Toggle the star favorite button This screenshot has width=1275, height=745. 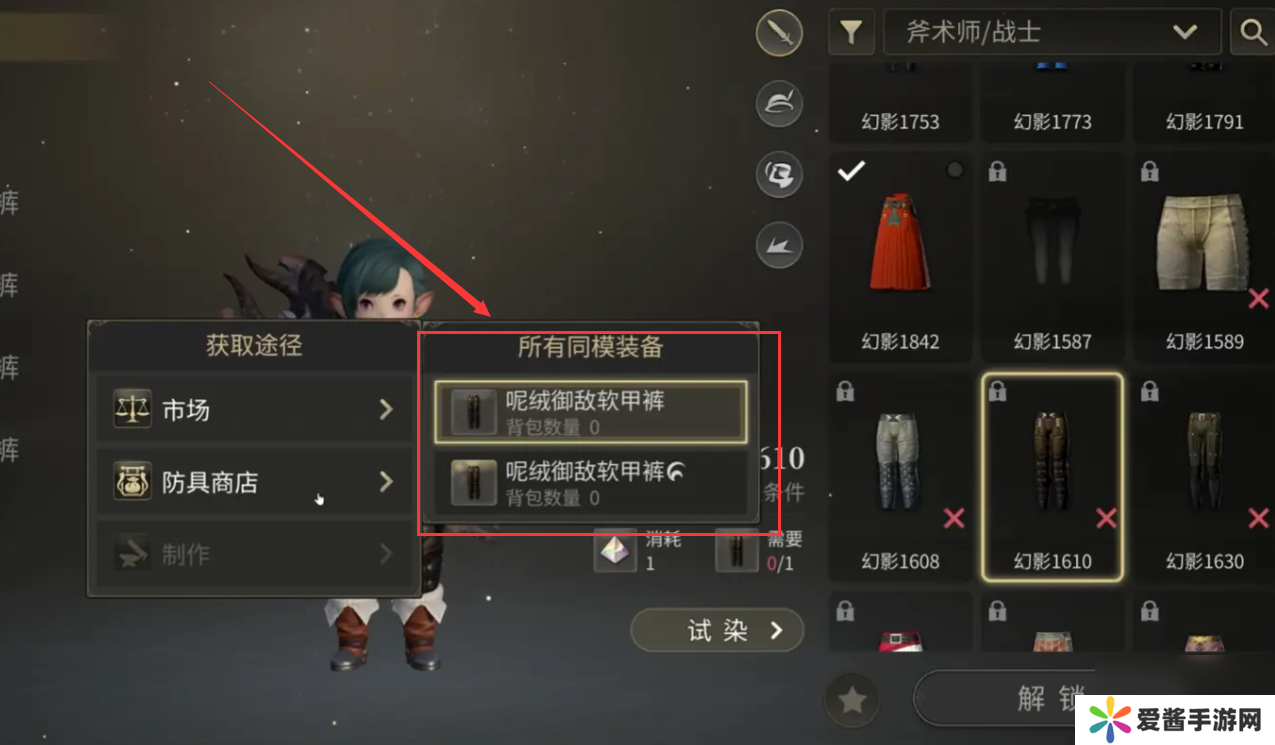tap(851, 700)
